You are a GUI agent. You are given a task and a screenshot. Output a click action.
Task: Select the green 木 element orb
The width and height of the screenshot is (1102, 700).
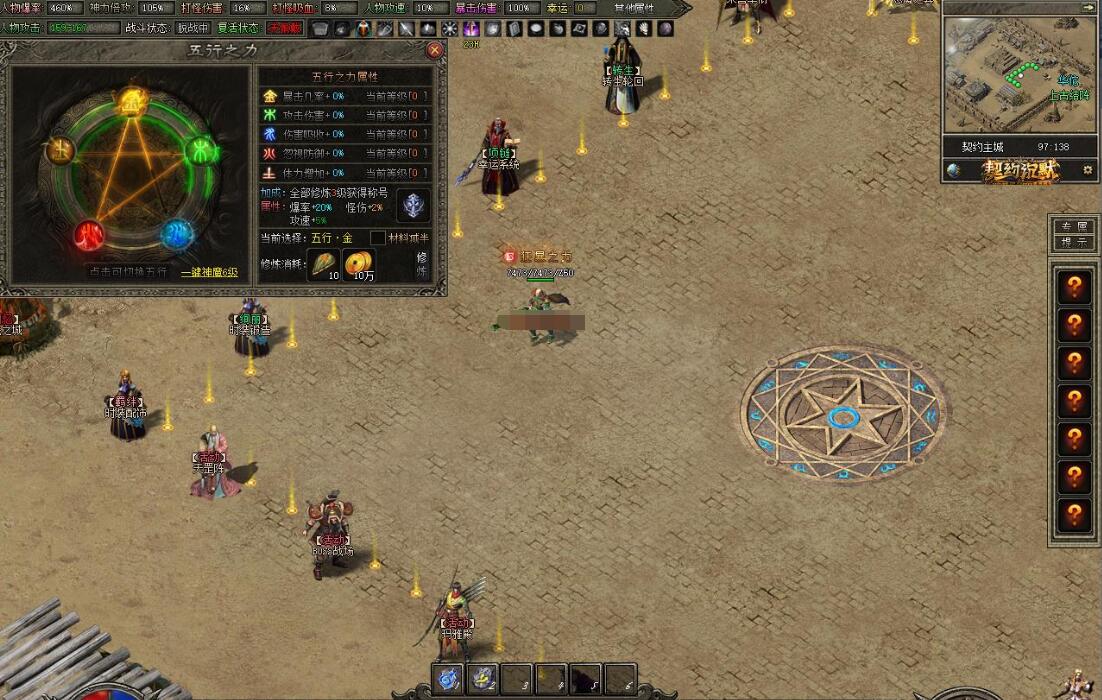tap(202, 151)
